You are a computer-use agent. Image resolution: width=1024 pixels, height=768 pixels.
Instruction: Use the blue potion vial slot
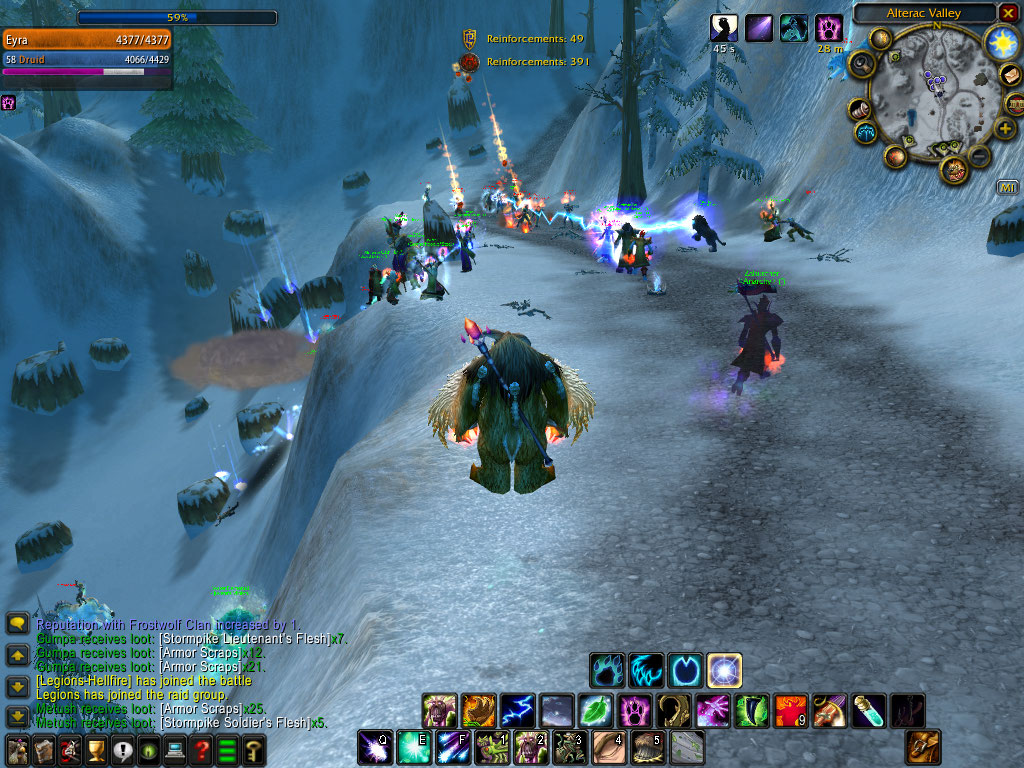868,711
